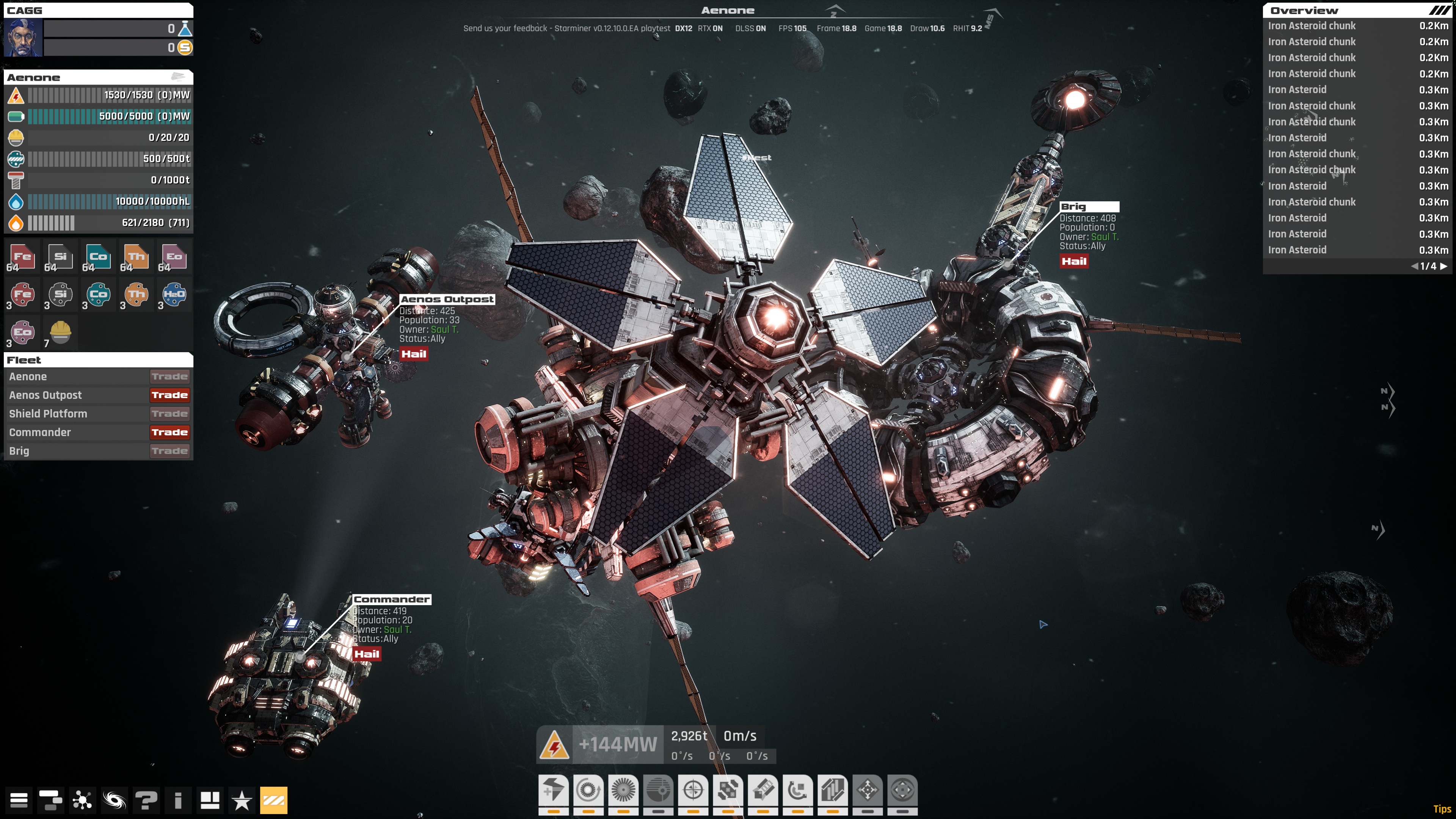1456x819 pixels.
Task: Activate the lightning bolt plus module
Action: click(553, 789)
